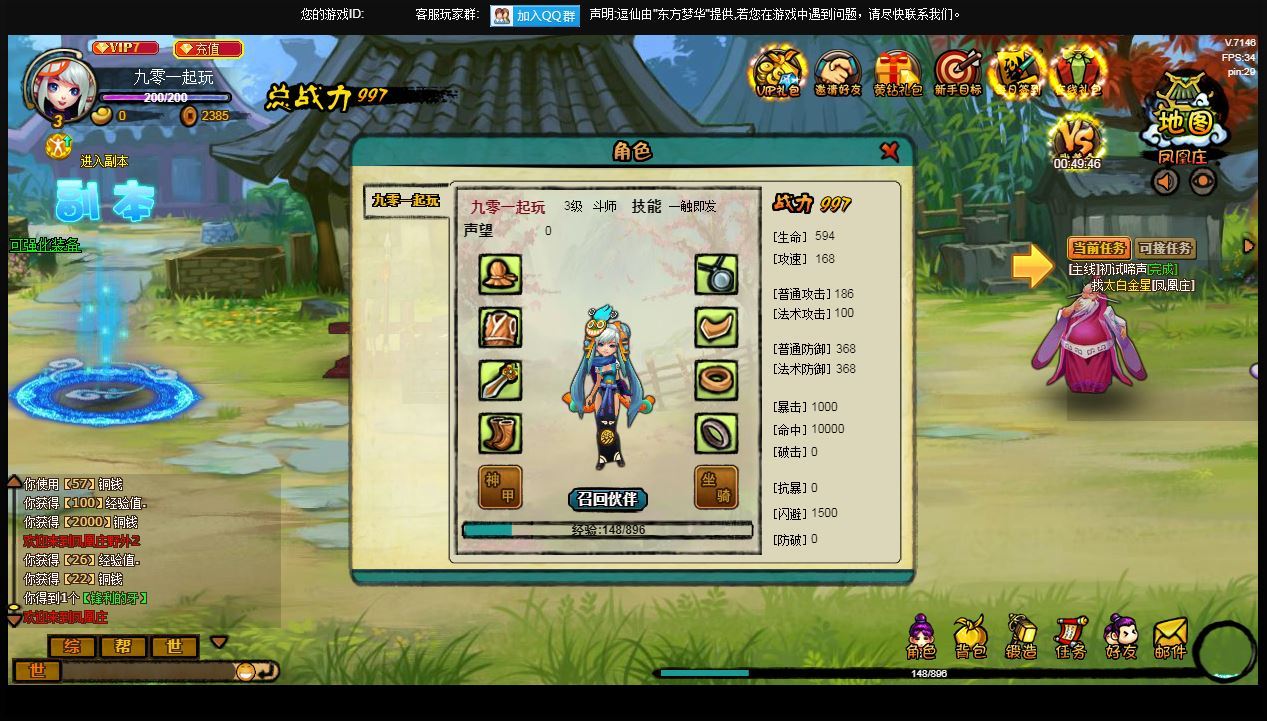
Task: Open the 好友 friends list
Action: coord(1121,638)
